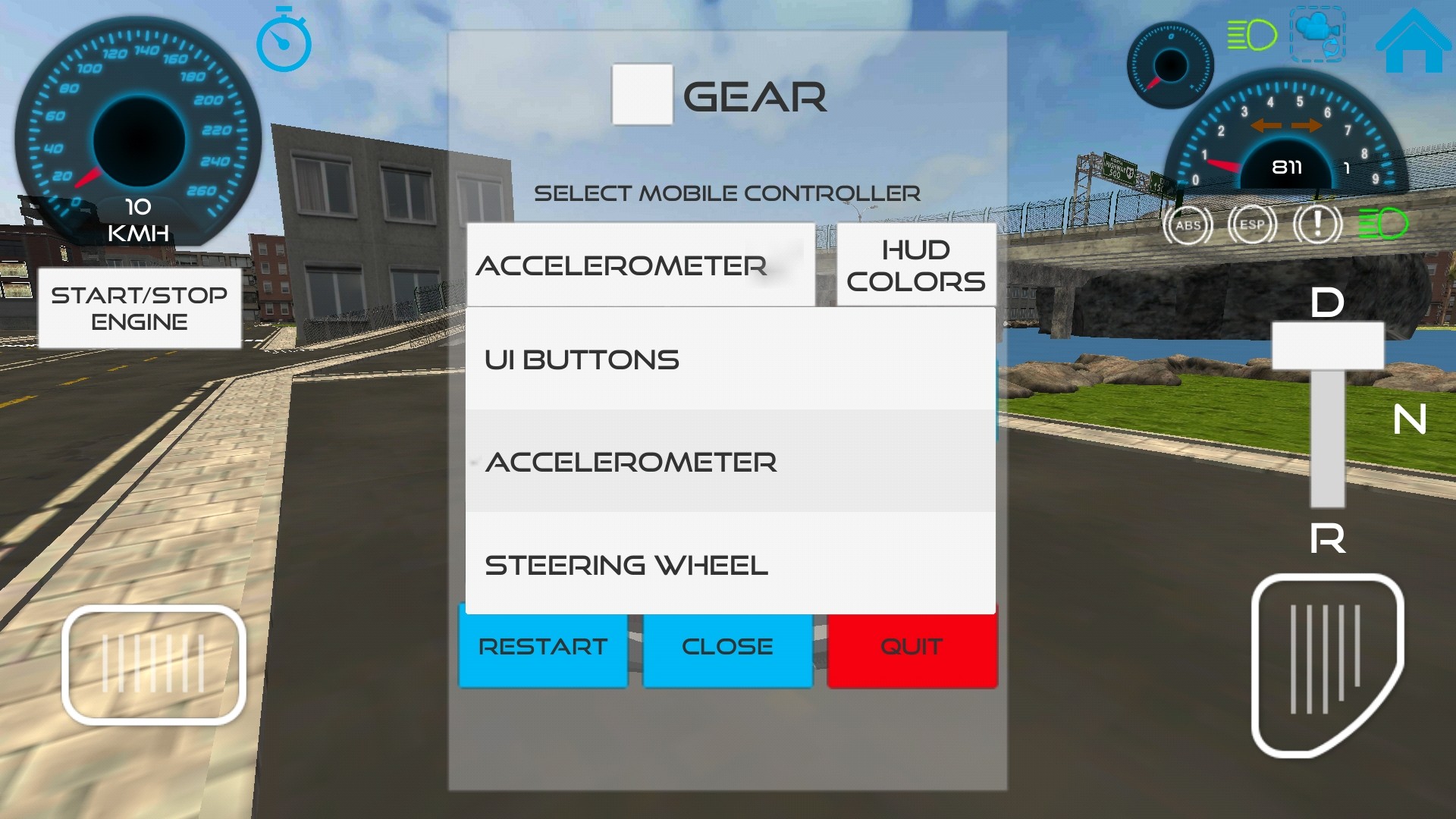Toggle the green low-beam lights icon
1456x819 pixels.
tap(1382, 224)
